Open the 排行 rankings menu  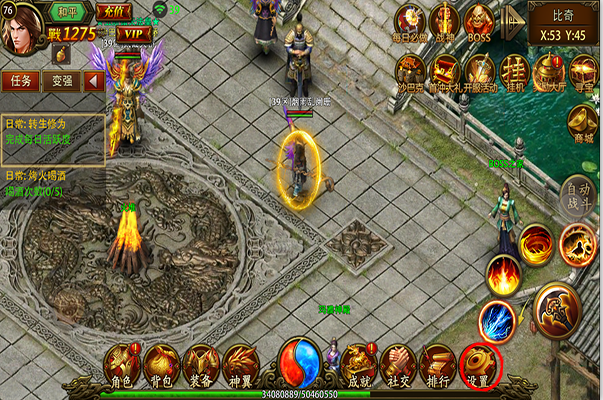pos(438,364)
